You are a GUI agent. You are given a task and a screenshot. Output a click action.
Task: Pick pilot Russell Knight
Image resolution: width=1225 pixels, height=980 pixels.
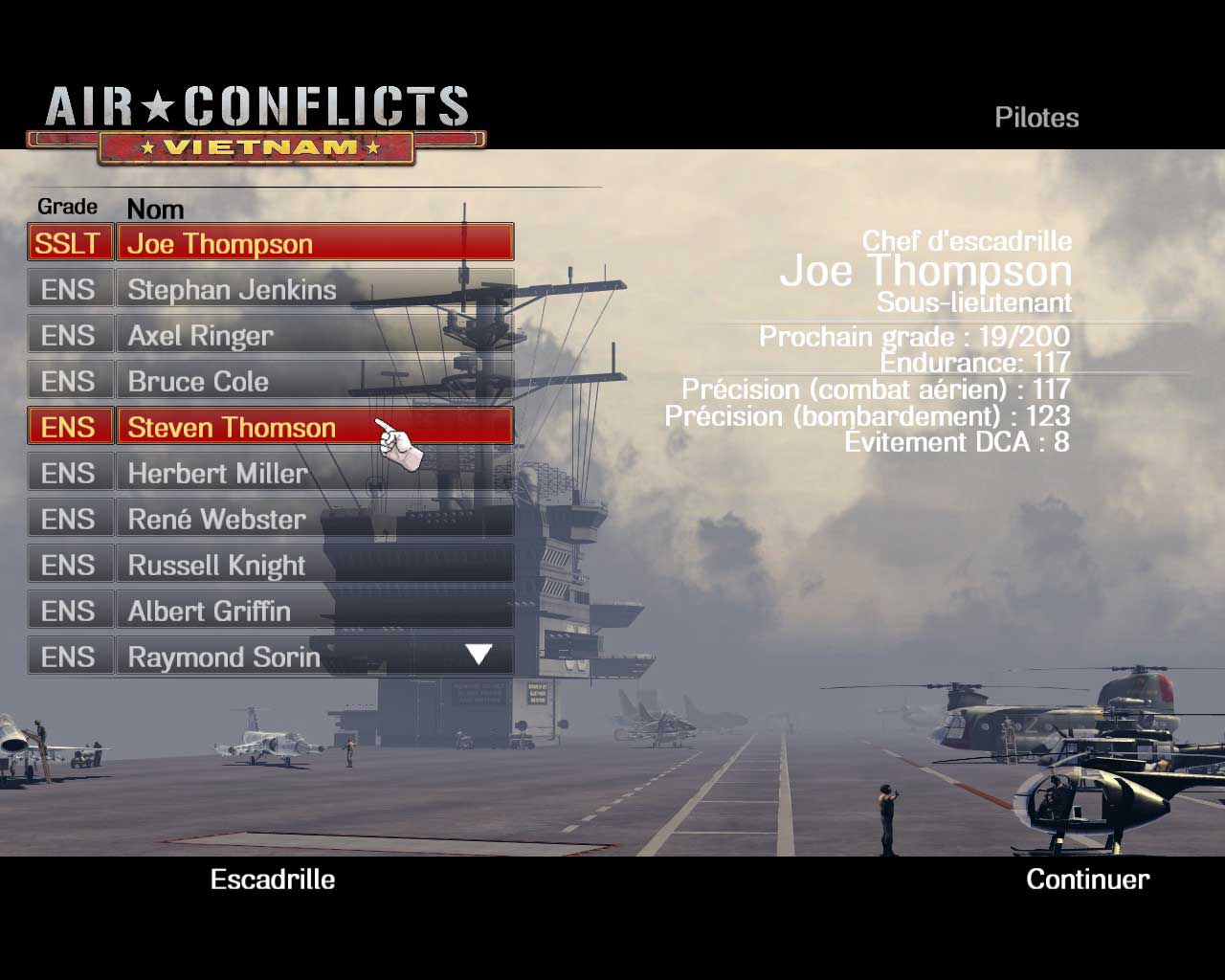click(314, 565)
